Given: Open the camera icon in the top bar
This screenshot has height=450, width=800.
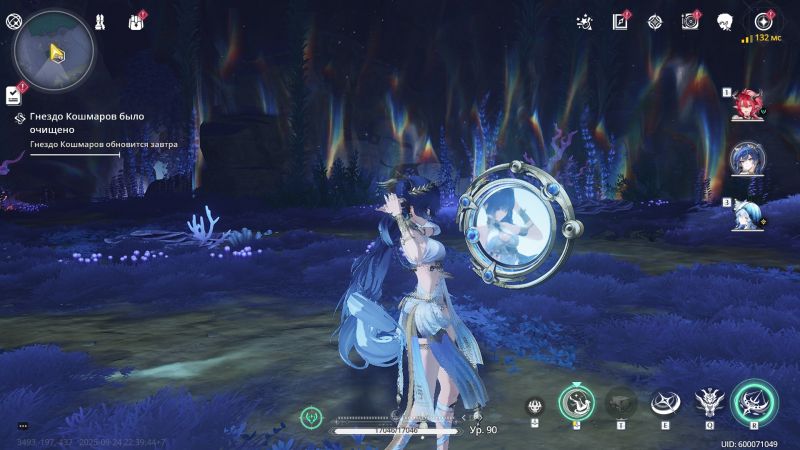Looking at the screenshot, I should tap(689, 21).
